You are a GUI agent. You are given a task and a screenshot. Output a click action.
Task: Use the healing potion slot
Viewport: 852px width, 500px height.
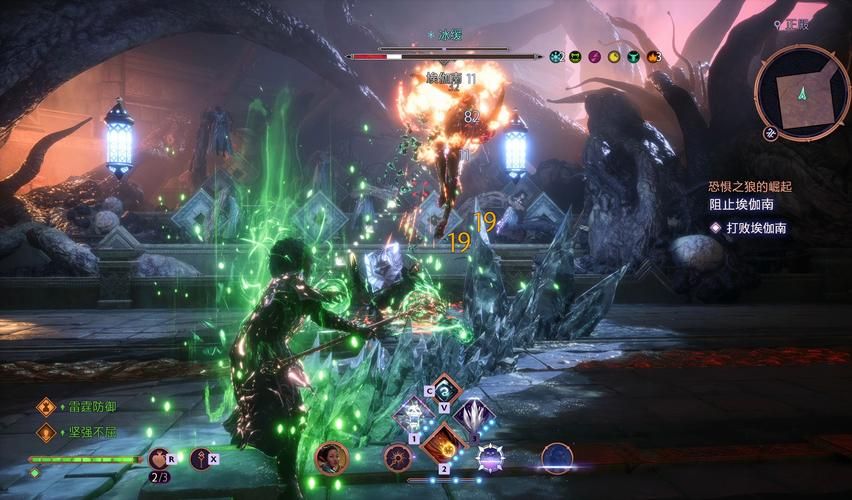tap(158, 459)
